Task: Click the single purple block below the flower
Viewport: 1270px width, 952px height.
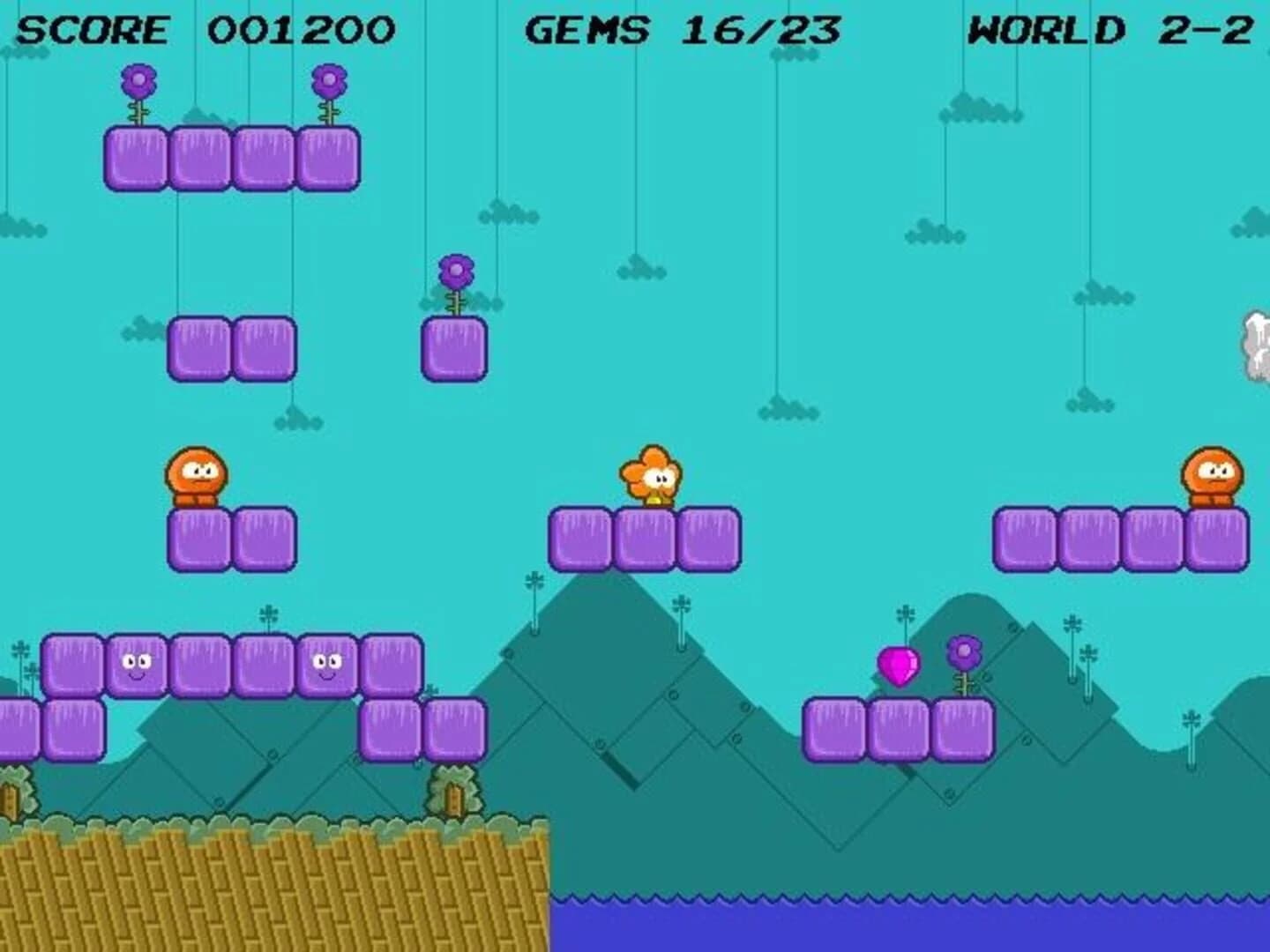Action: (455, 348)
